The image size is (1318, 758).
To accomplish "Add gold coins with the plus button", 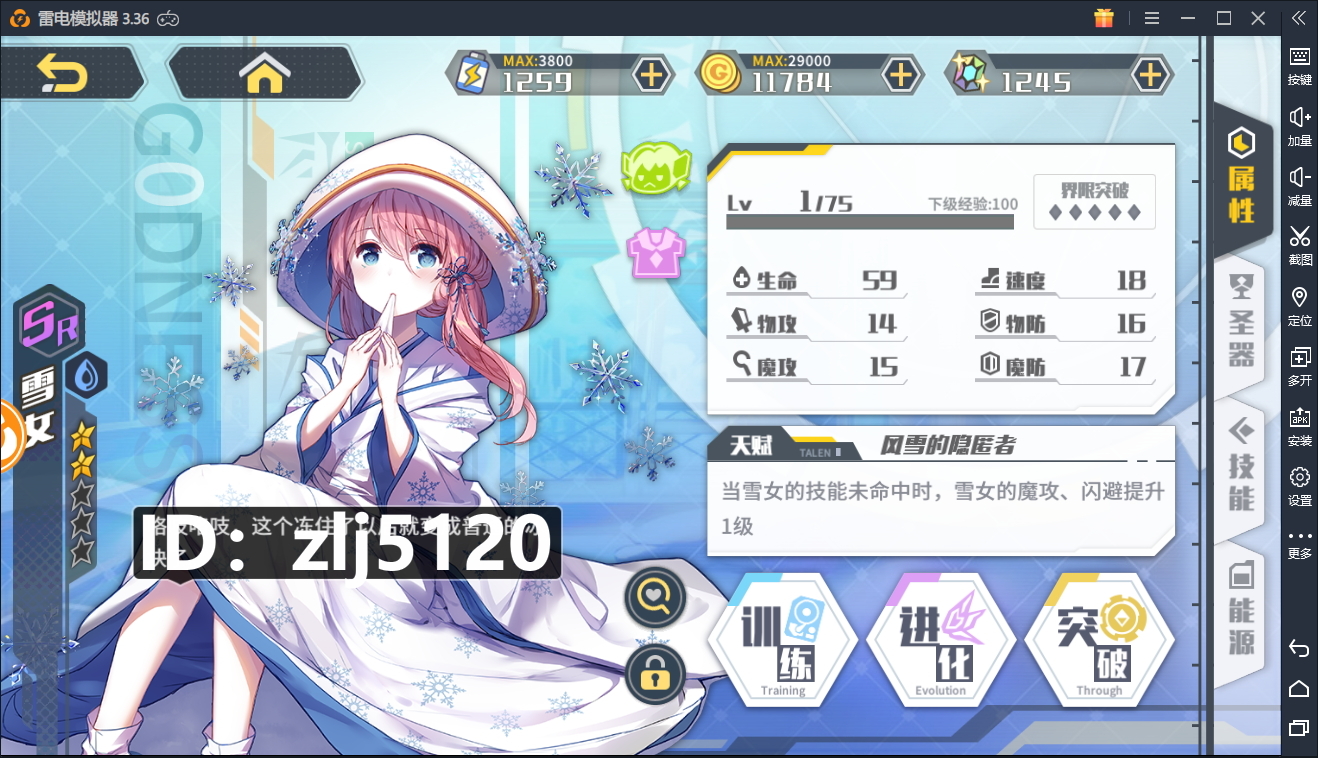I will (901, 75).
